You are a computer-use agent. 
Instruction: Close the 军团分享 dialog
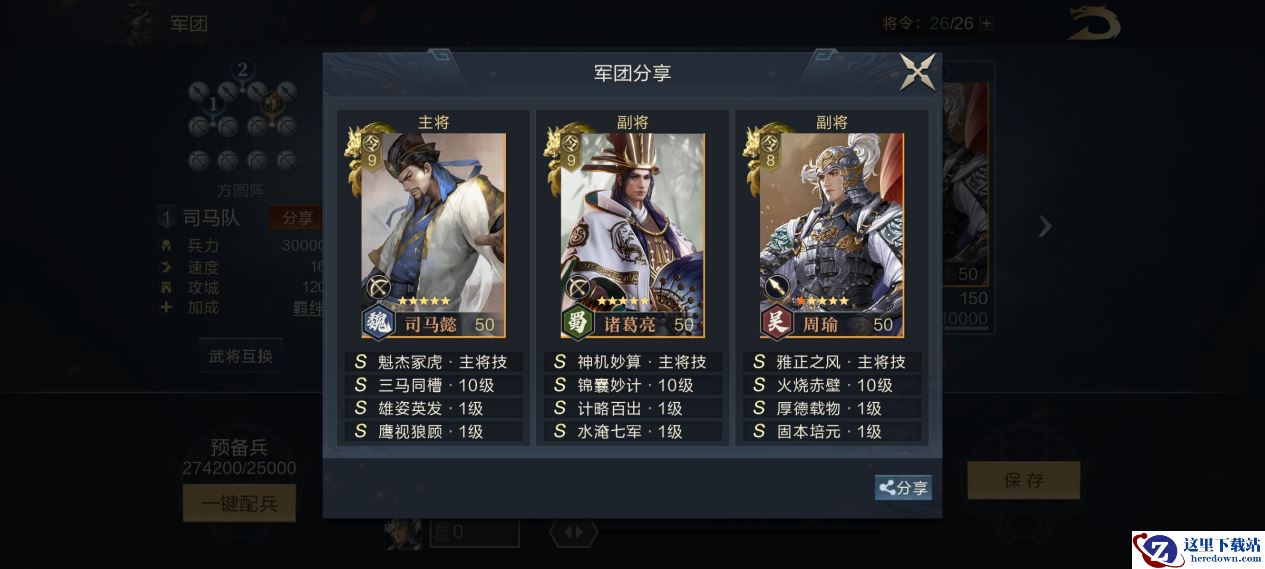[917, 72]
